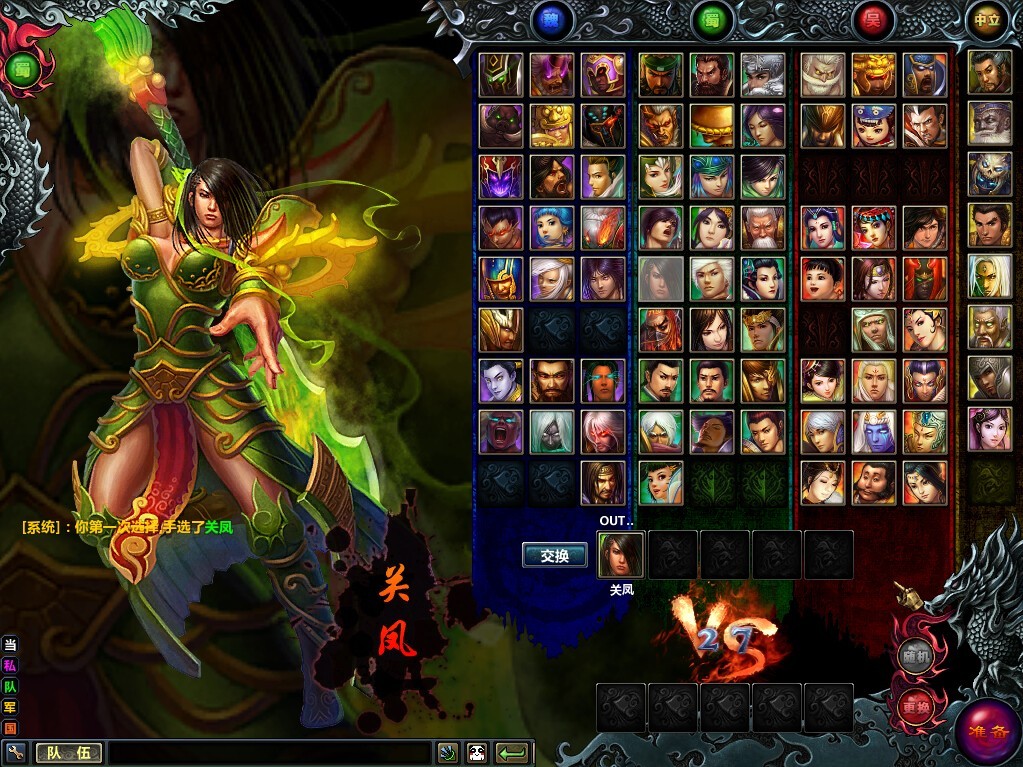Open the wrench settings icon
The height and width of the screenshot is (767, 1023).
pyautogui.click(x=14, y=752)
